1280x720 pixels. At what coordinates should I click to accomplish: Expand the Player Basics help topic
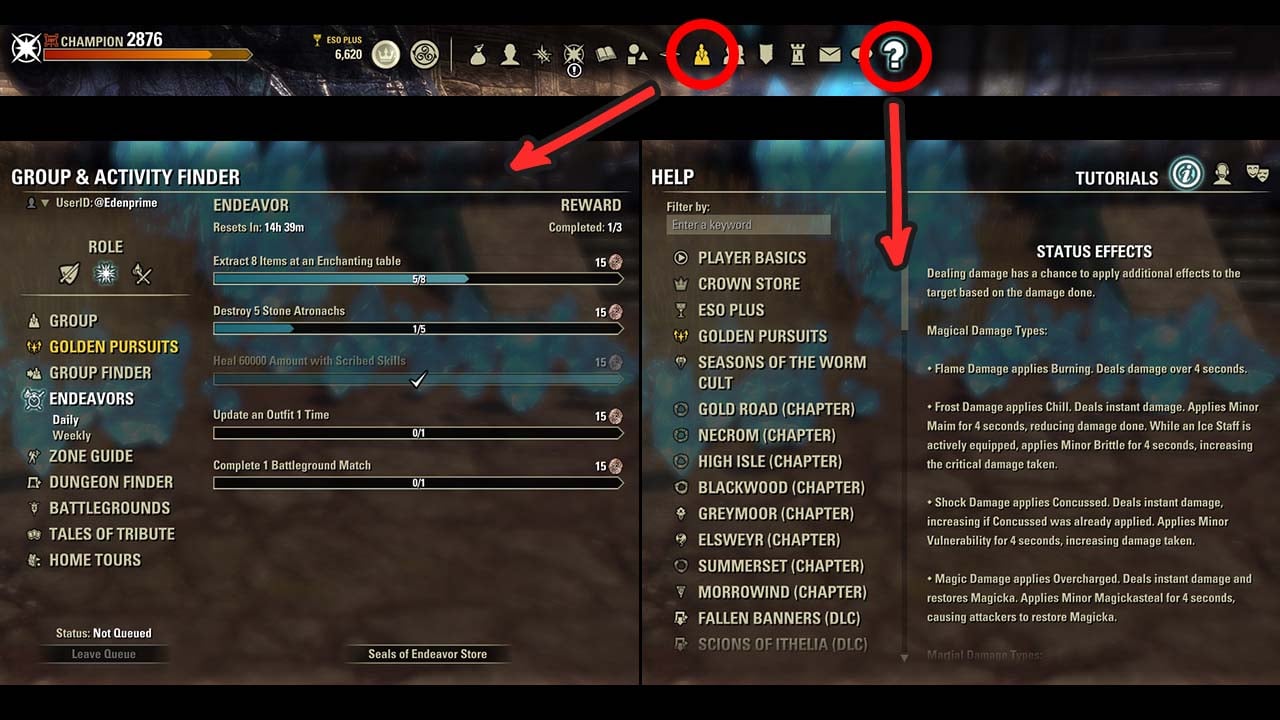(751, 258)
